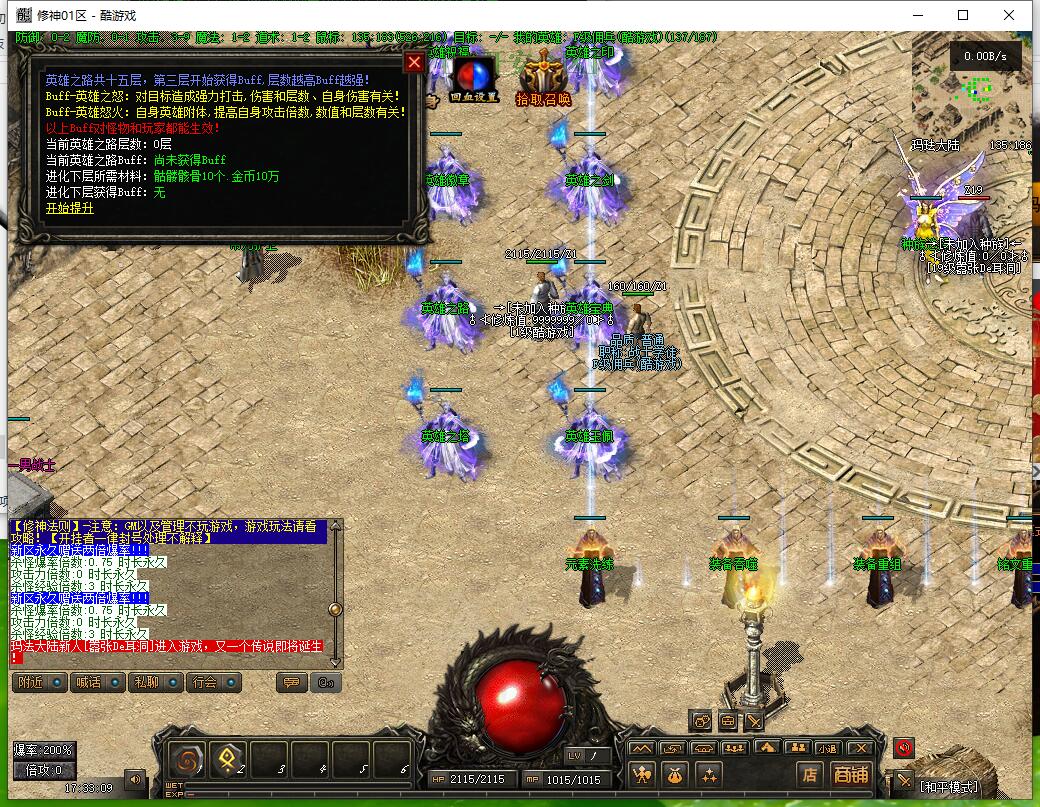1040x807 pixels.
Task: Open the sparkle skills icon
Action: (x=709, y=775)
